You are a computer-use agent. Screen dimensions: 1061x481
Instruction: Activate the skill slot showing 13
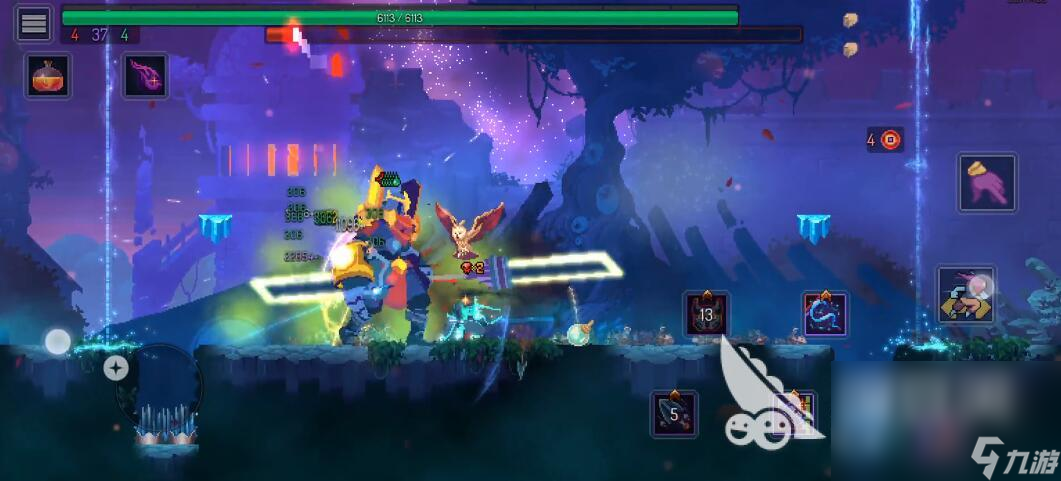[707, 314]
